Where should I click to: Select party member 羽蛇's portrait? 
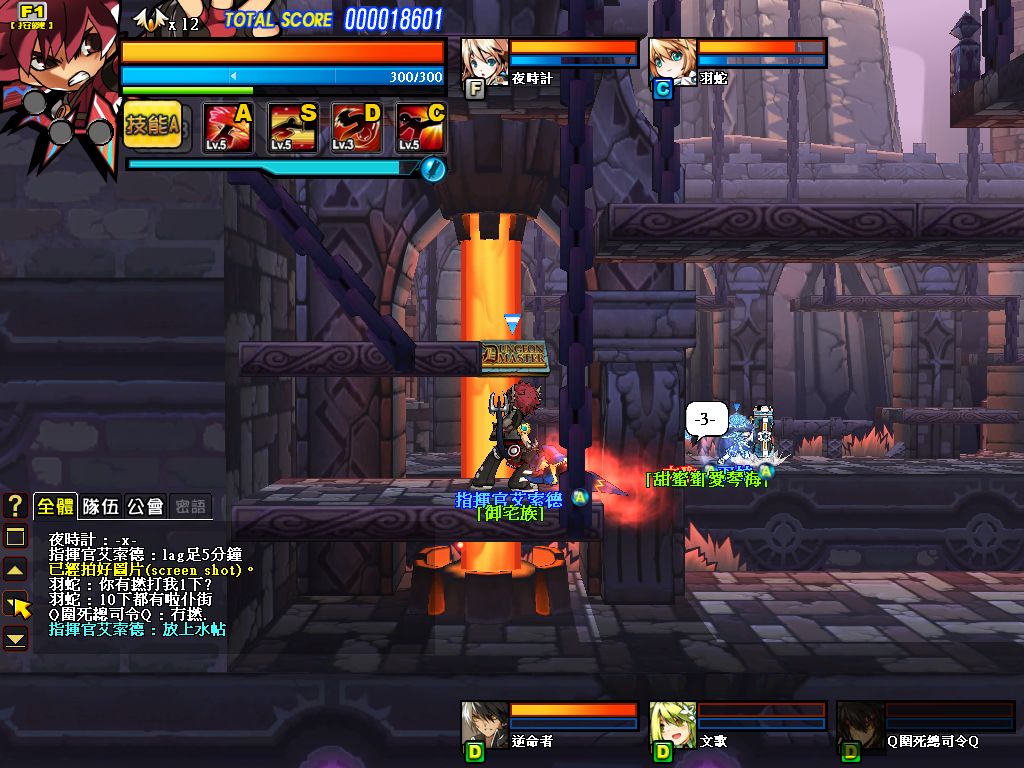673,62
